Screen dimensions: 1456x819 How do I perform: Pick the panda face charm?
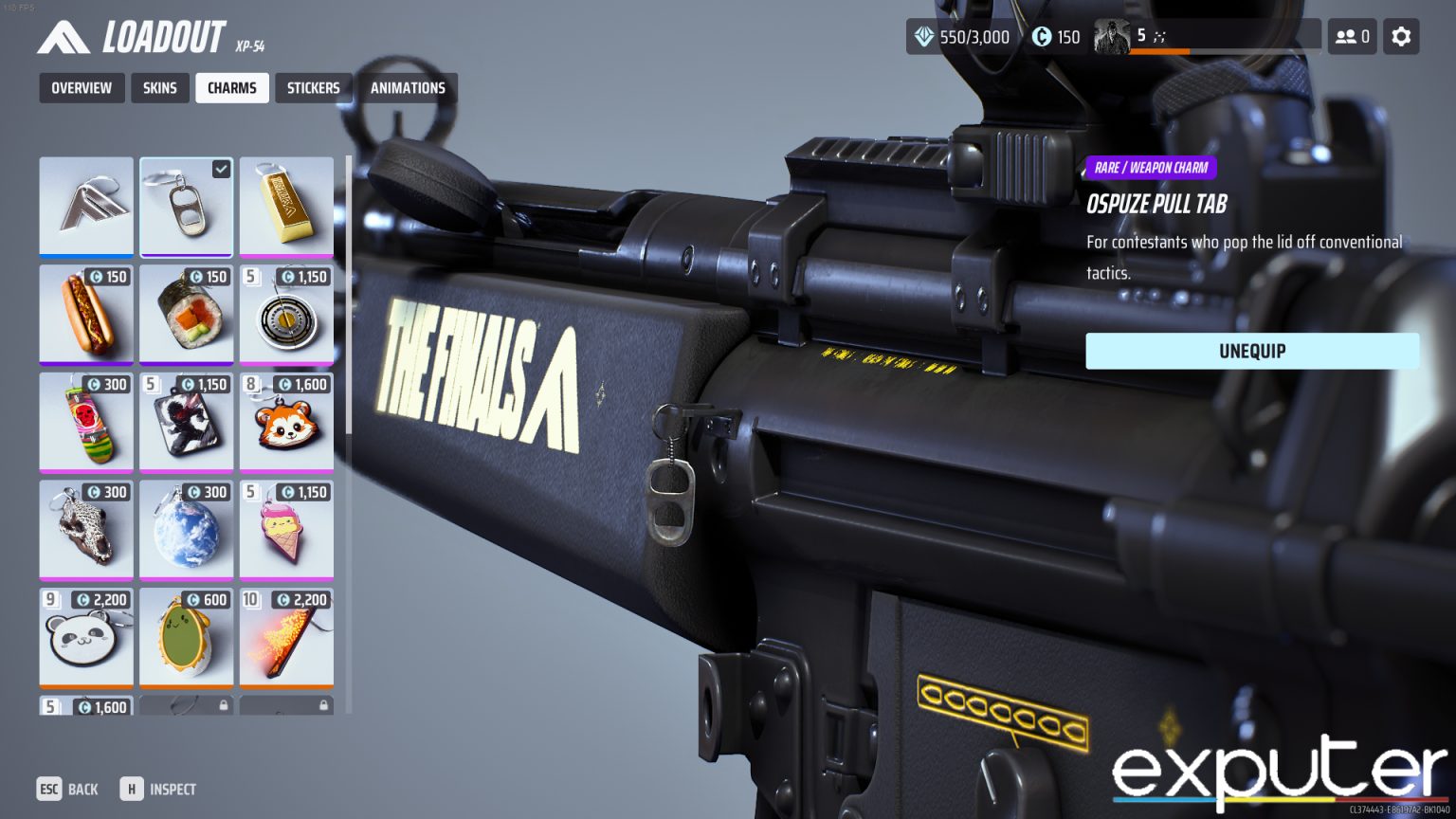point(86,638)
